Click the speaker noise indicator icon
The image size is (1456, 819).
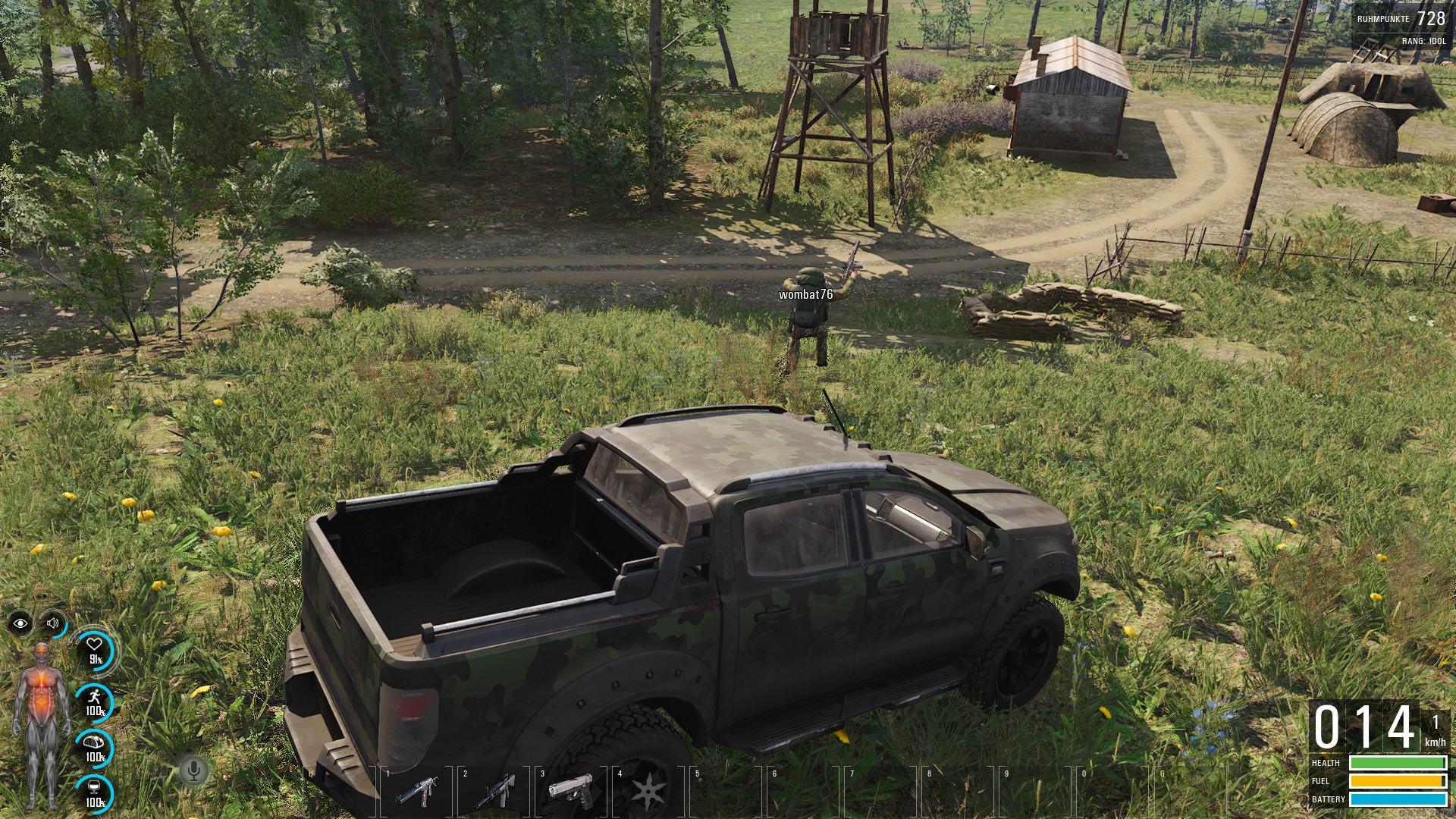click(53, 623)
